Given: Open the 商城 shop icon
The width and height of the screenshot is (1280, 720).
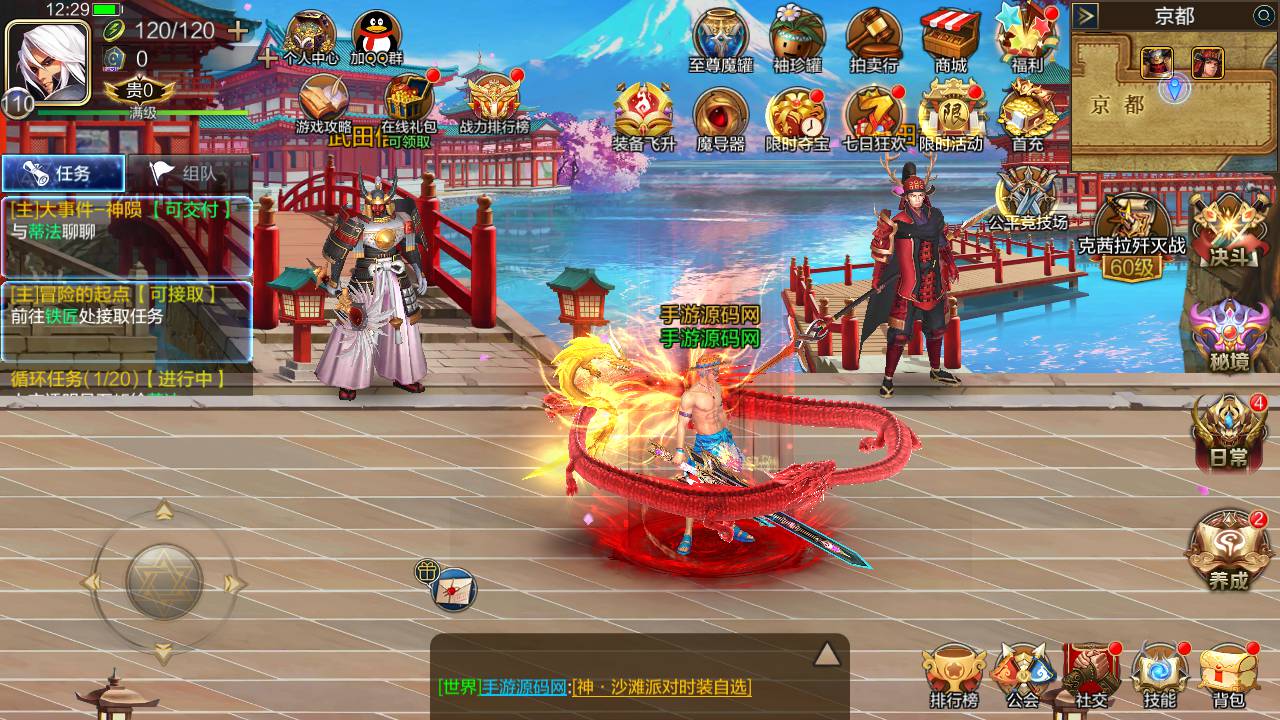Looking at the screenshot, I should click(950, 38).
